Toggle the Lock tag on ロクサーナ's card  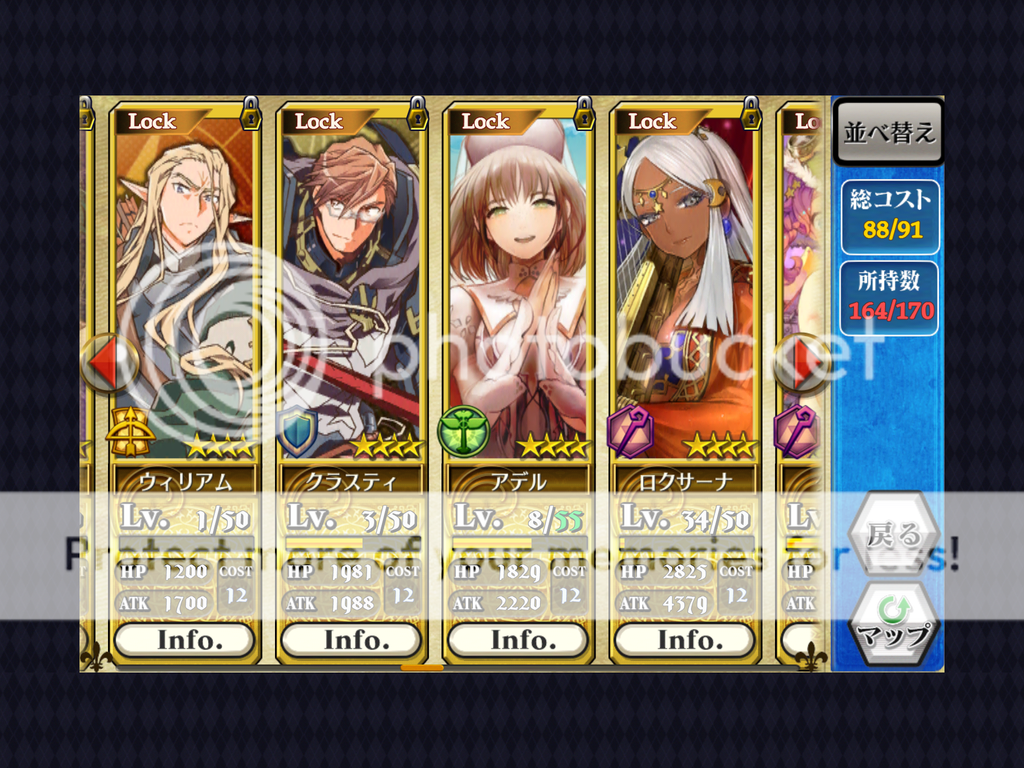(654, 122)
